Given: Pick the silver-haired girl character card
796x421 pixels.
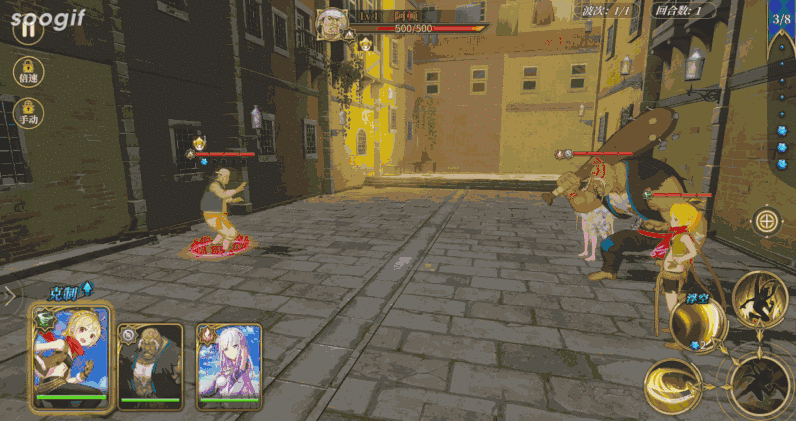Looking at the screenshot, I should pos(228,366).
